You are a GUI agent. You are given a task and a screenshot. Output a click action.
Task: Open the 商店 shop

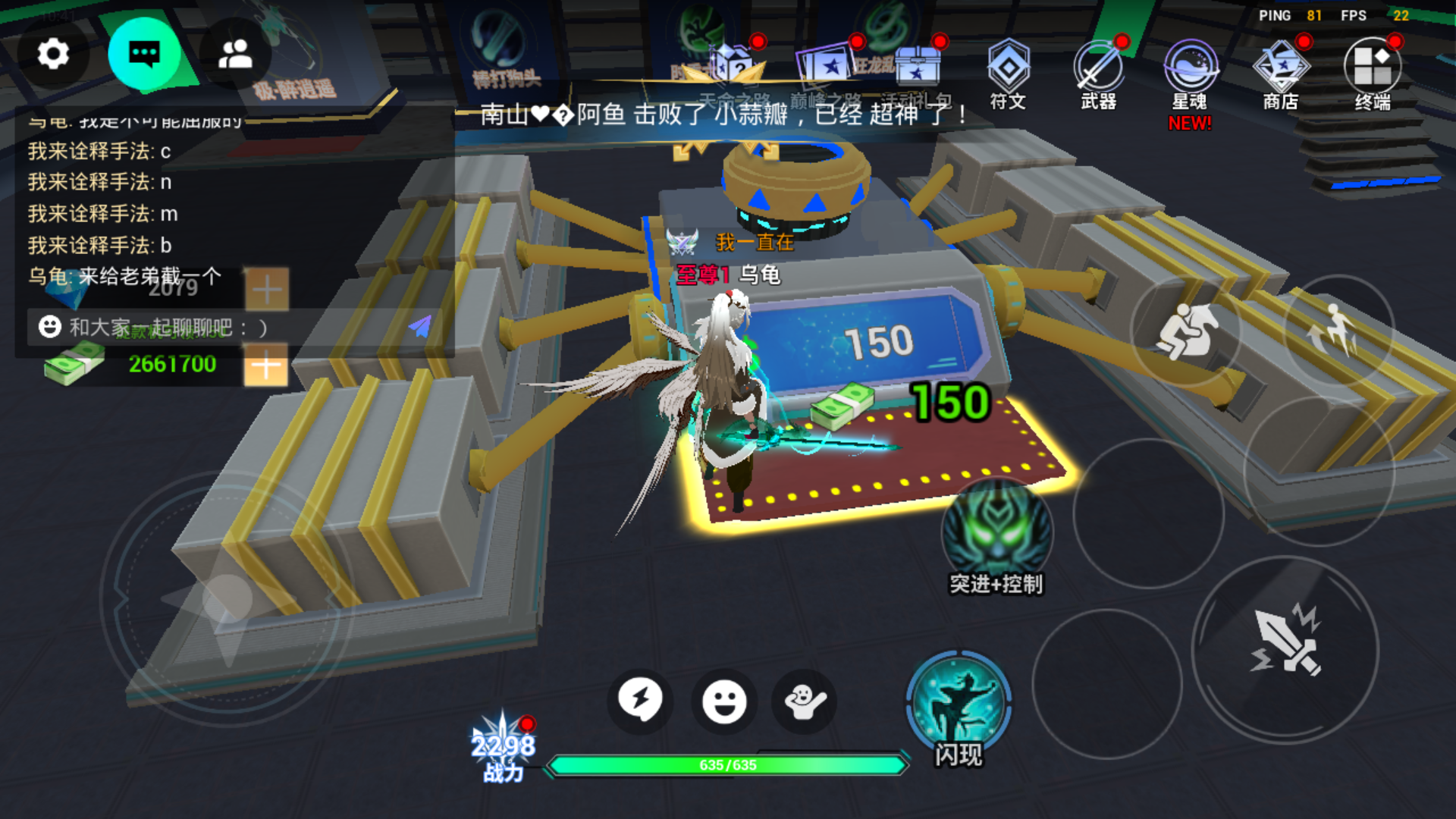(1281, 74)
